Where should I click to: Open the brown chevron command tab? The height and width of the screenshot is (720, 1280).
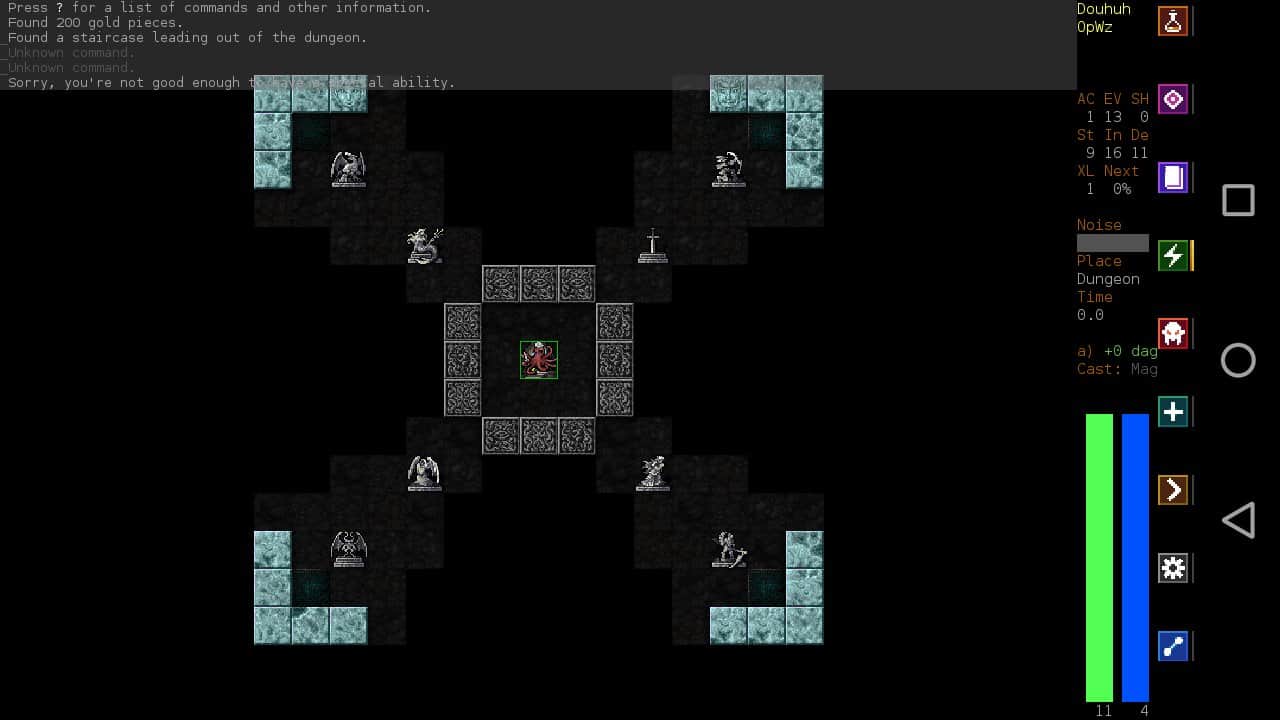tap(1173, 490)
